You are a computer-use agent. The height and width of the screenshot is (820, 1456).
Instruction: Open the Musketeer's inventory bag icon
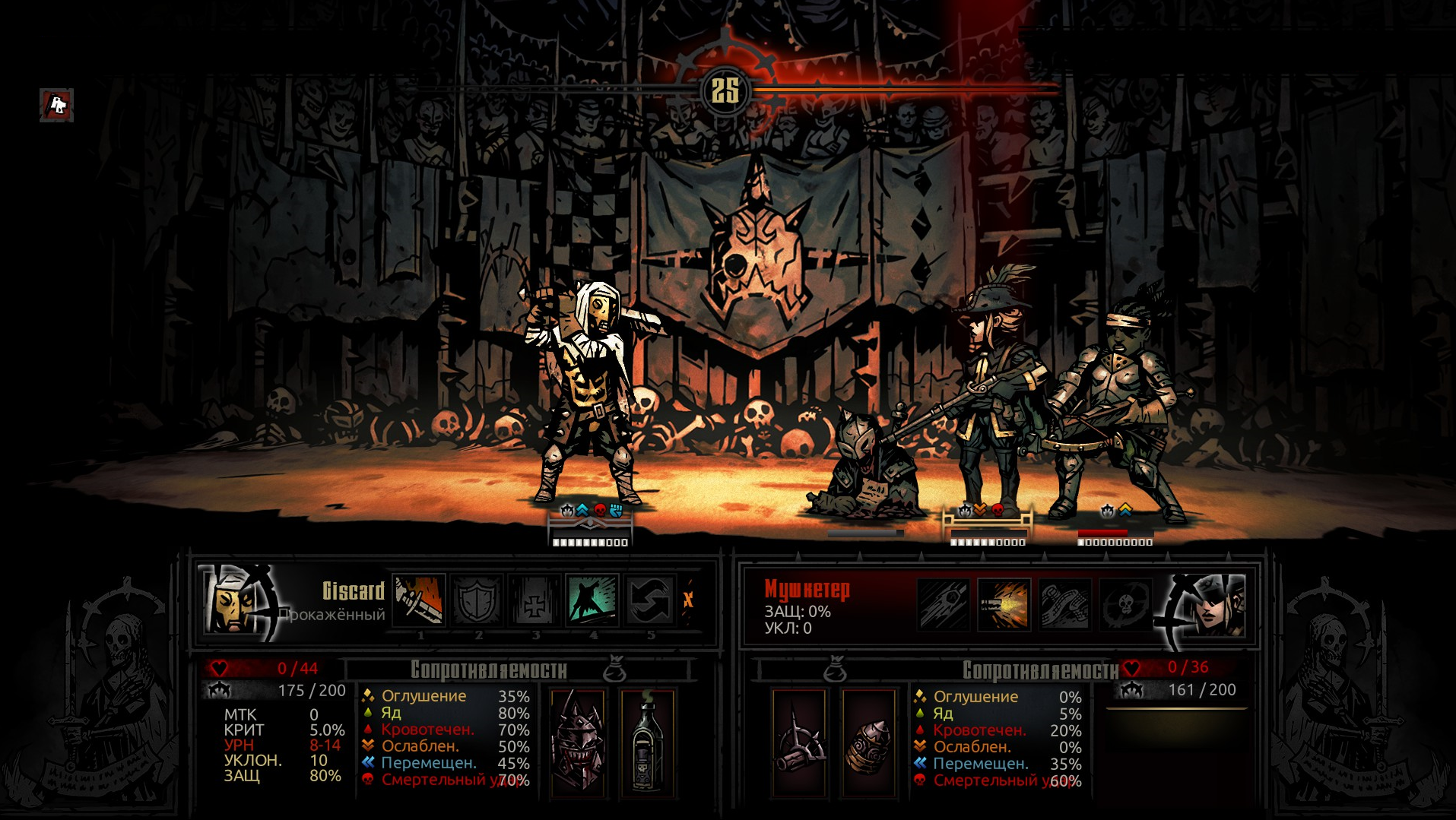pyautogui.click(x=835, y=670)
